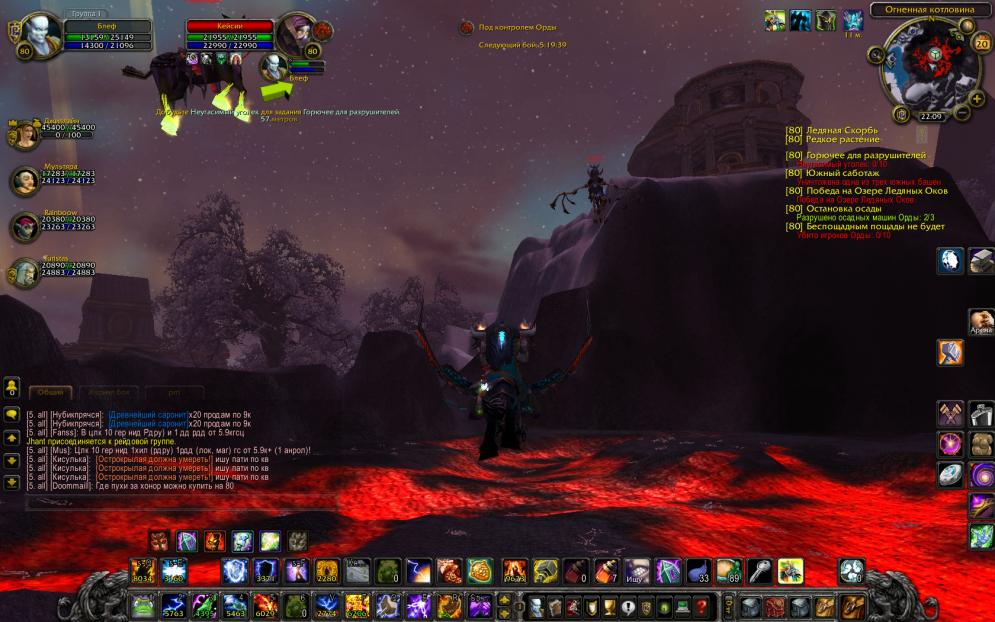Select party member Rainboow's portrait
The image size is (995, 622).
pos(24,227)
